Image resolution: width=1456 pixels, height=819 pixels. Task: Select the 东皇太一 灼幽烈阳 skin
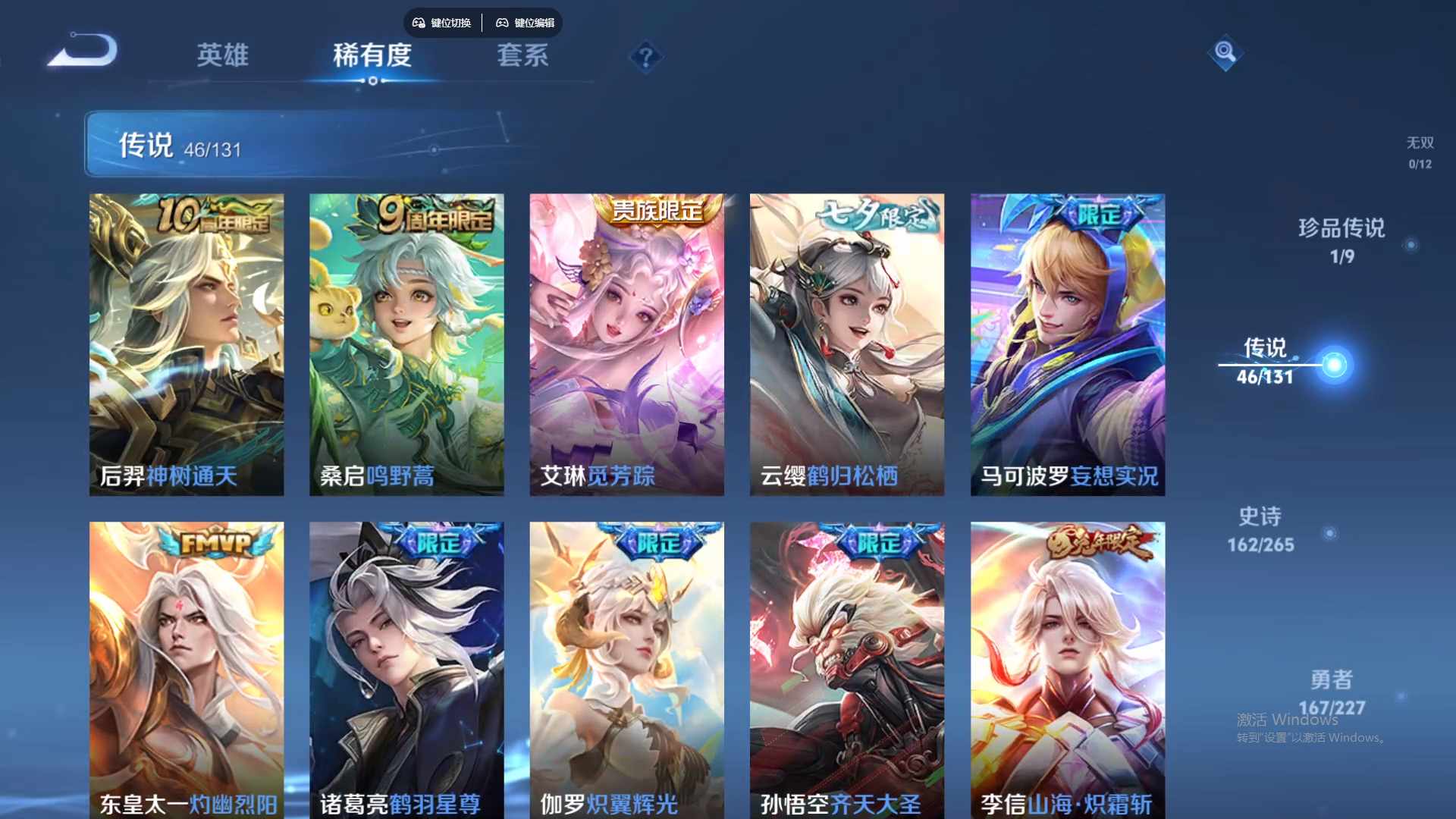coord(187,667)
